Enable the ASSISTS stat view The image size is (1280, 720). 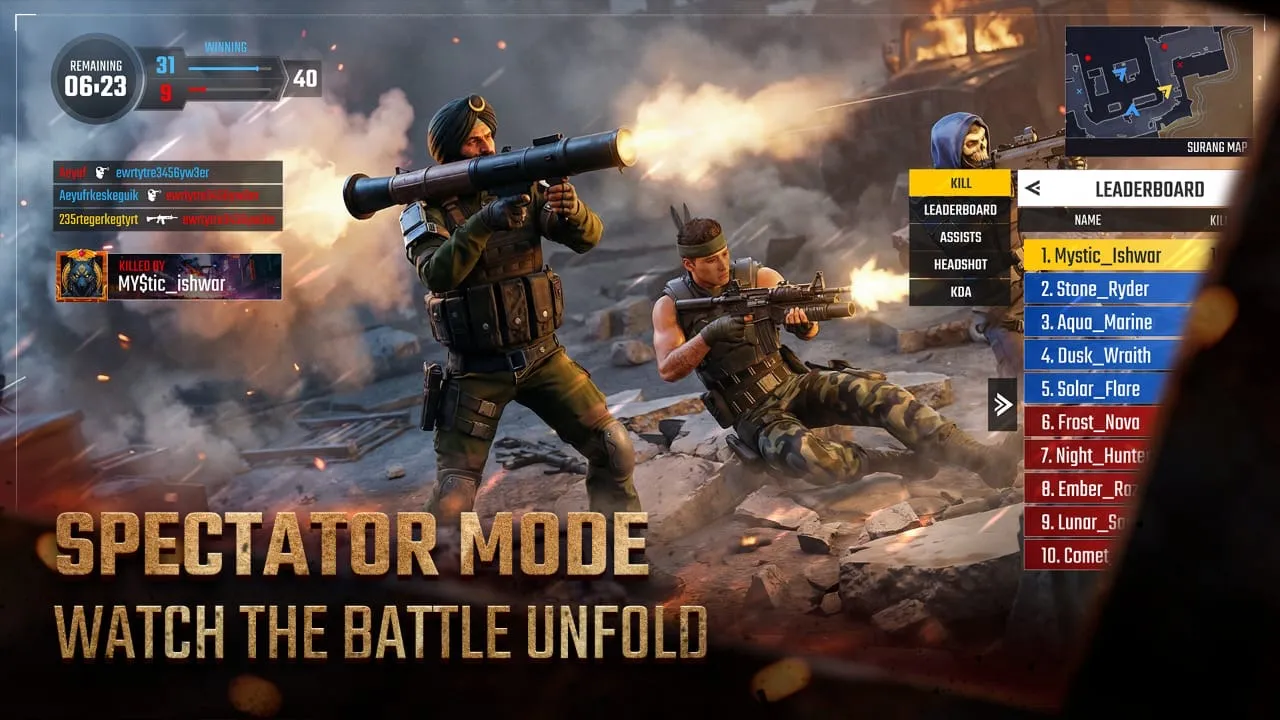pyautogui.click(x=961, y=237)
